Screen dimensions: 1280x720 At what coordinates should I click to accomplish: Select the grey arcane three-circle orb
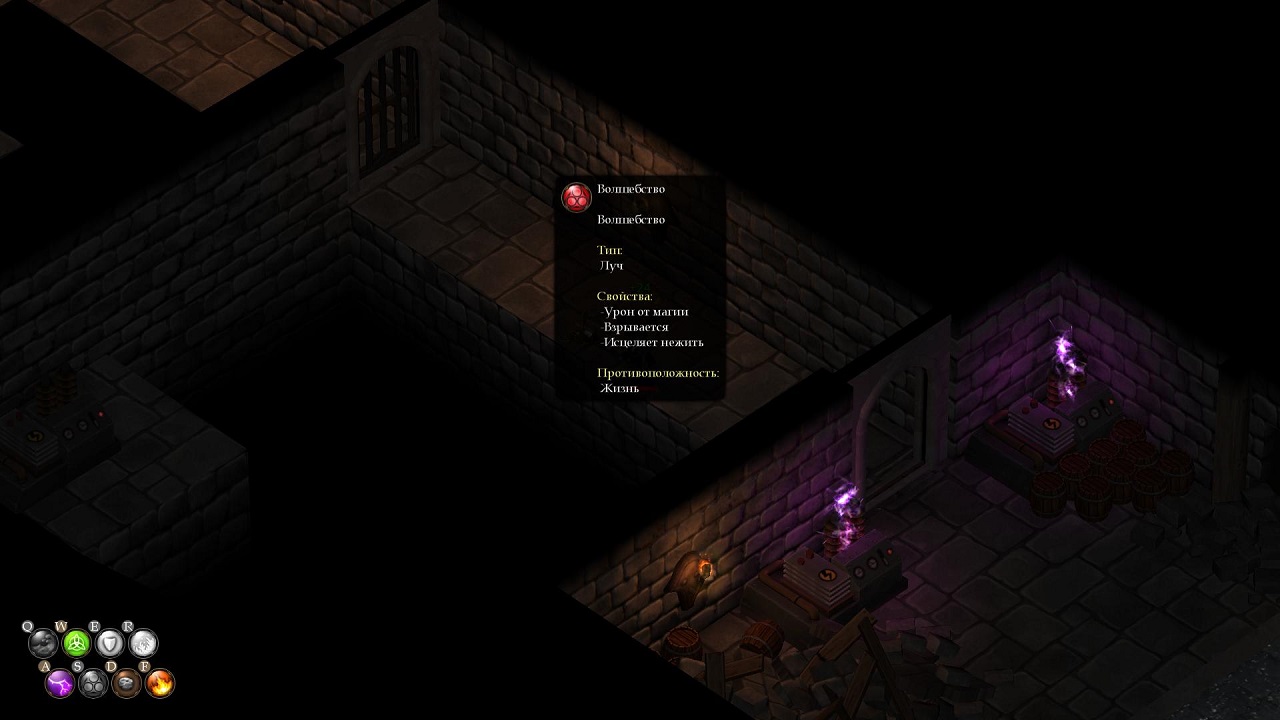[x=93, y=684]
